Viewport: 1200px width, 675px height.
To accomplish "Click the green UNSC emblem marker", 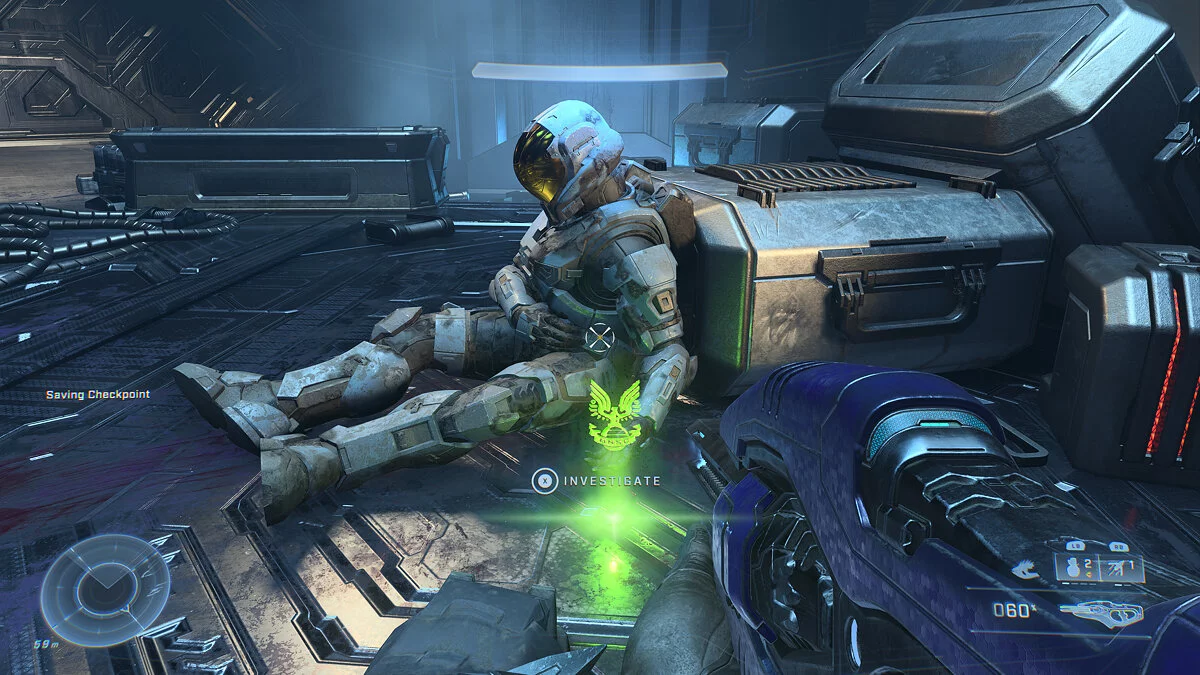I will coord(615,413).
